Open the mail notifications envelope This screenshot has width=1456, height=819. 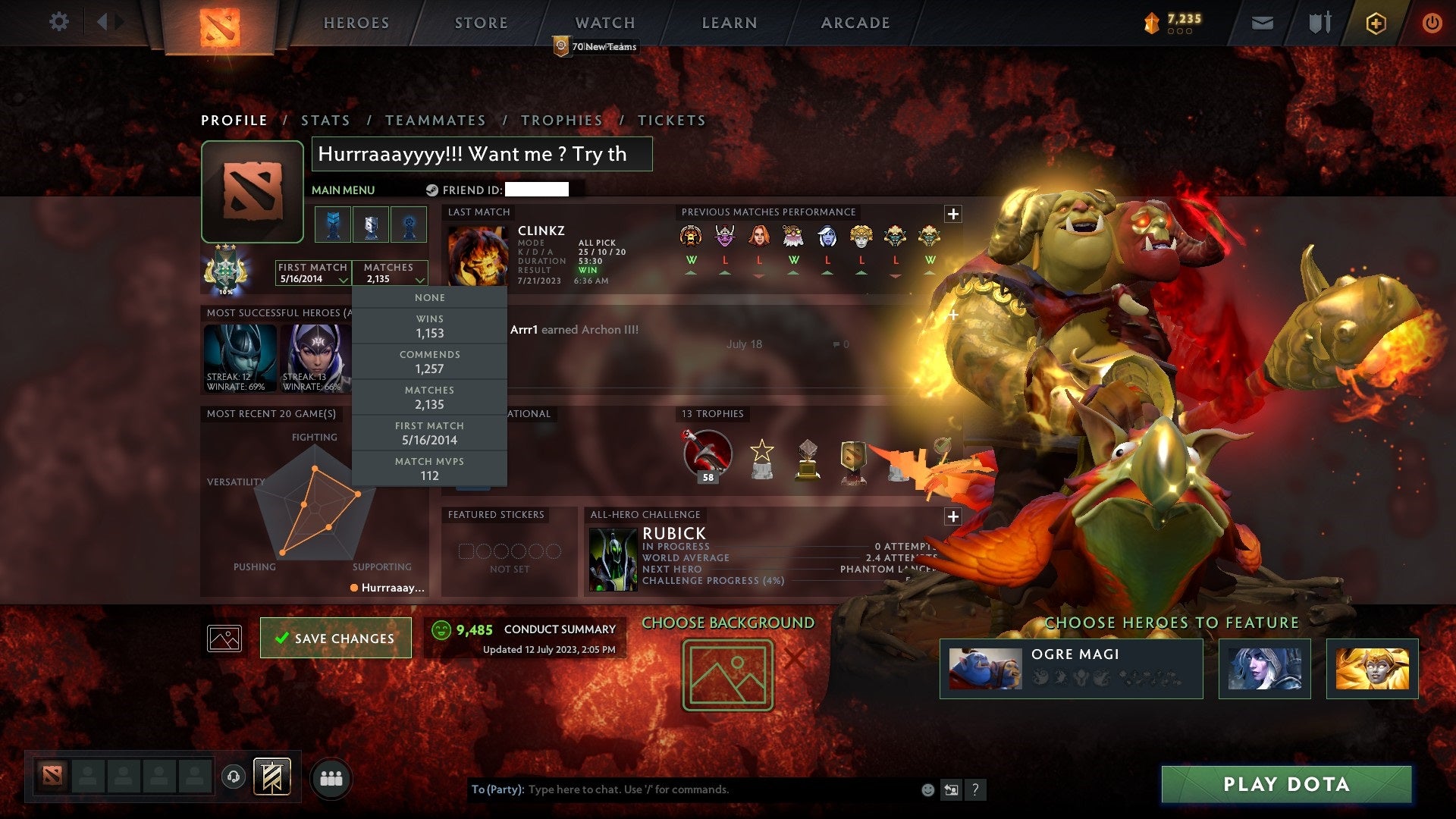coord(1263,22)
